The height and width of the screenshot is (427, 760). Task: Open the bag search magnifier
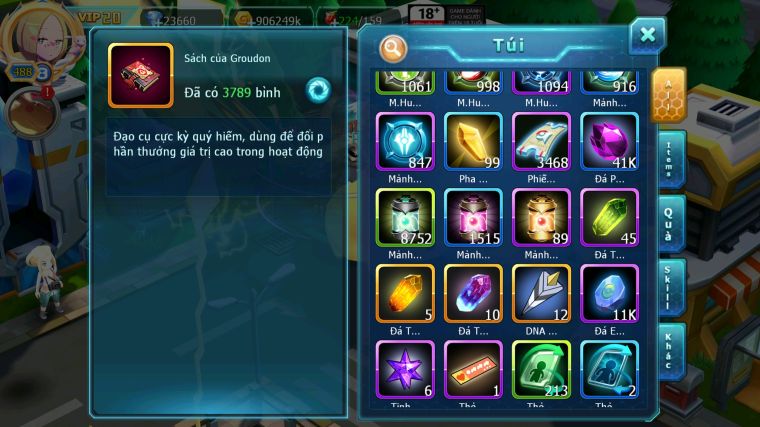coord(395,48)
